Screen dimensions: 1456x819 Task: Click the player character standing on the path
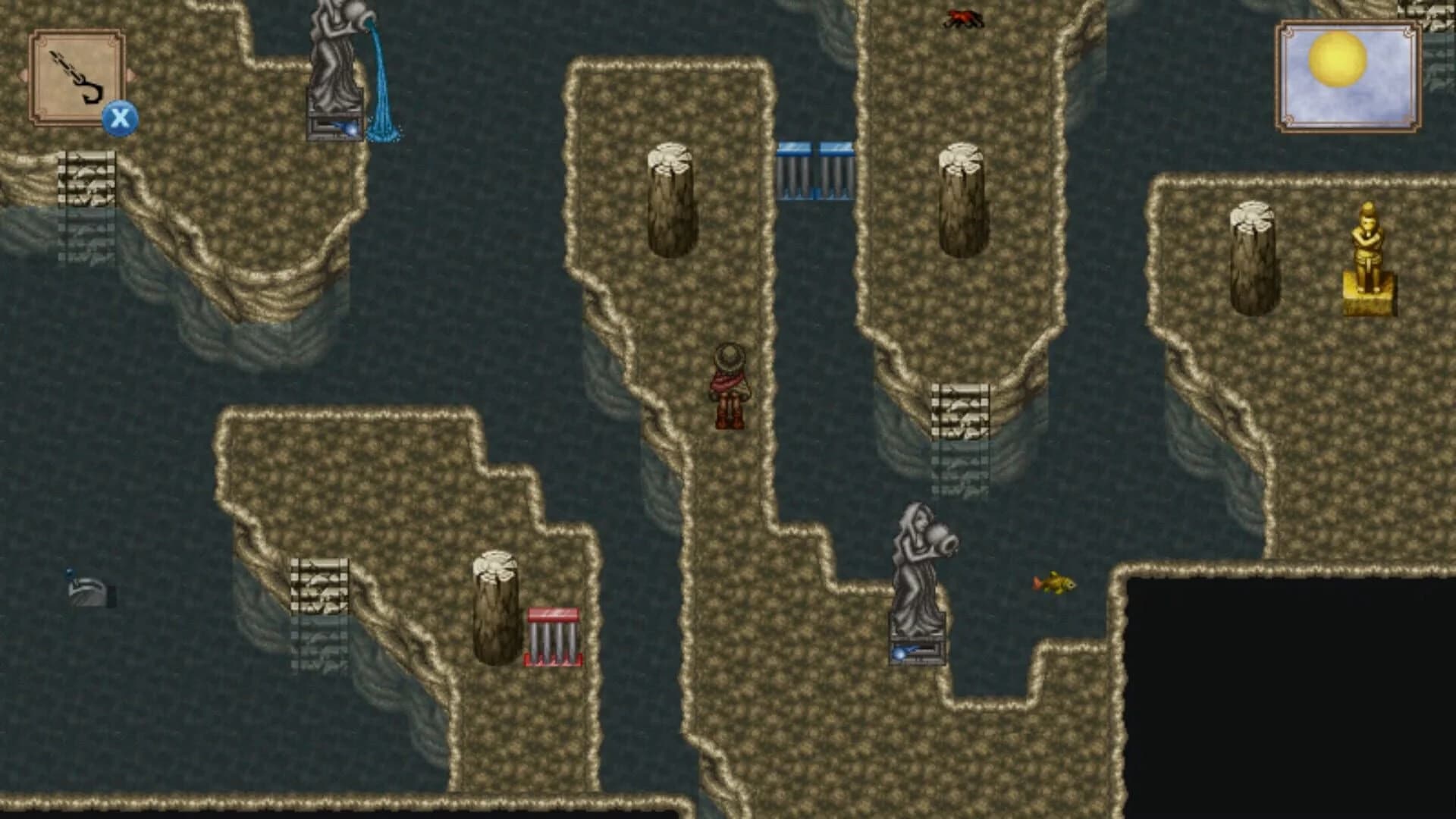pos(730,387)
